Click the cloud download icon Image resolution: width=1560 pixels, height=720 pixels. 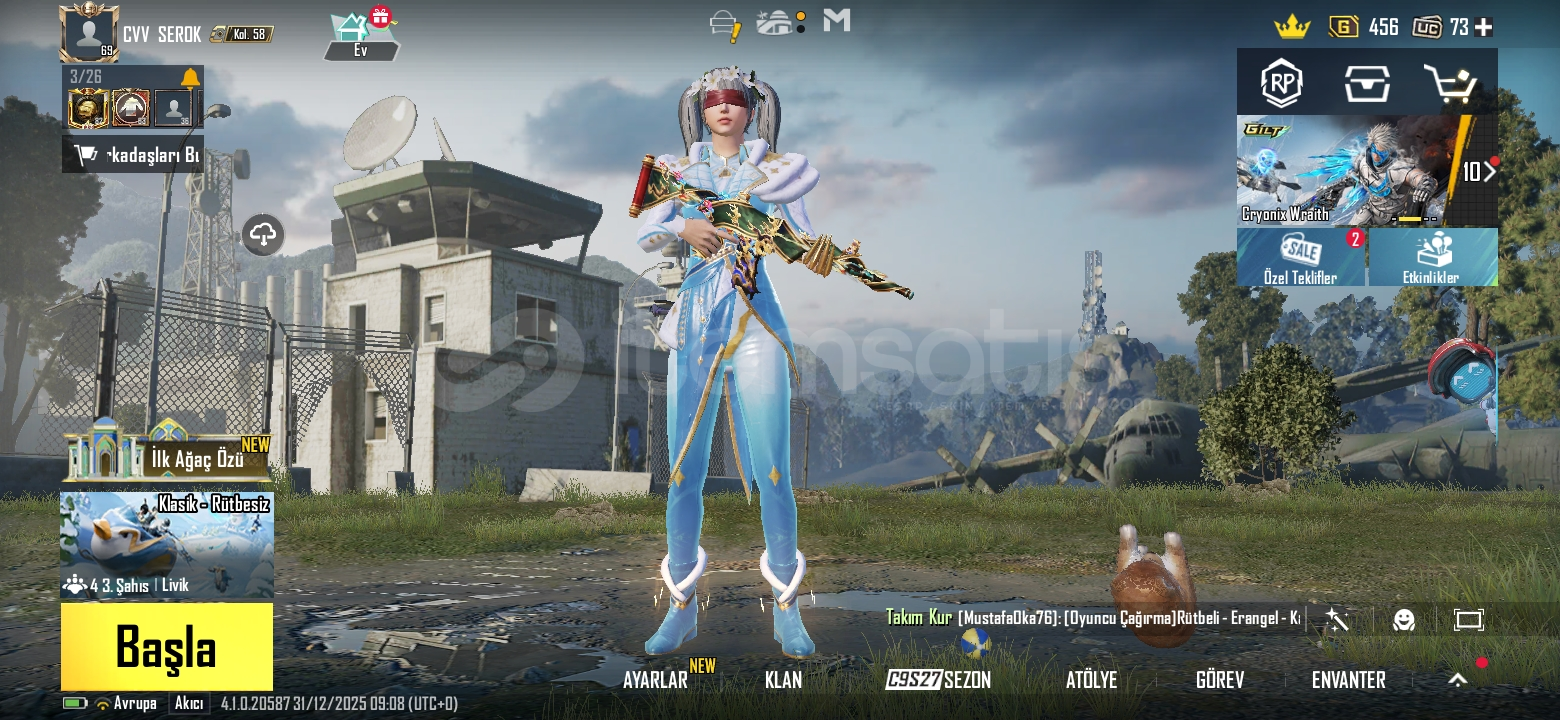(x=263, y=235)
